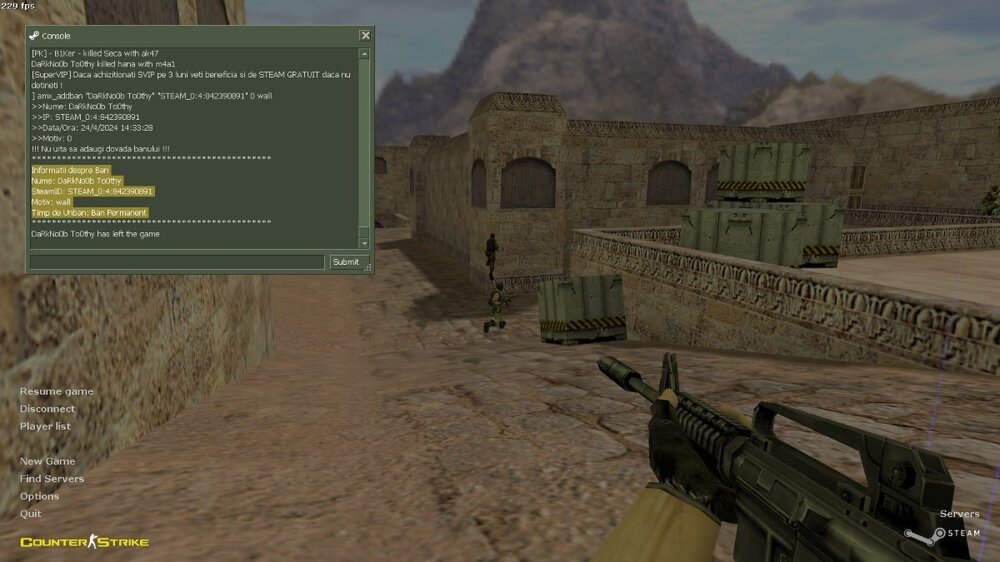
Task: Start a New Game
Action: [x=47, y=461]
